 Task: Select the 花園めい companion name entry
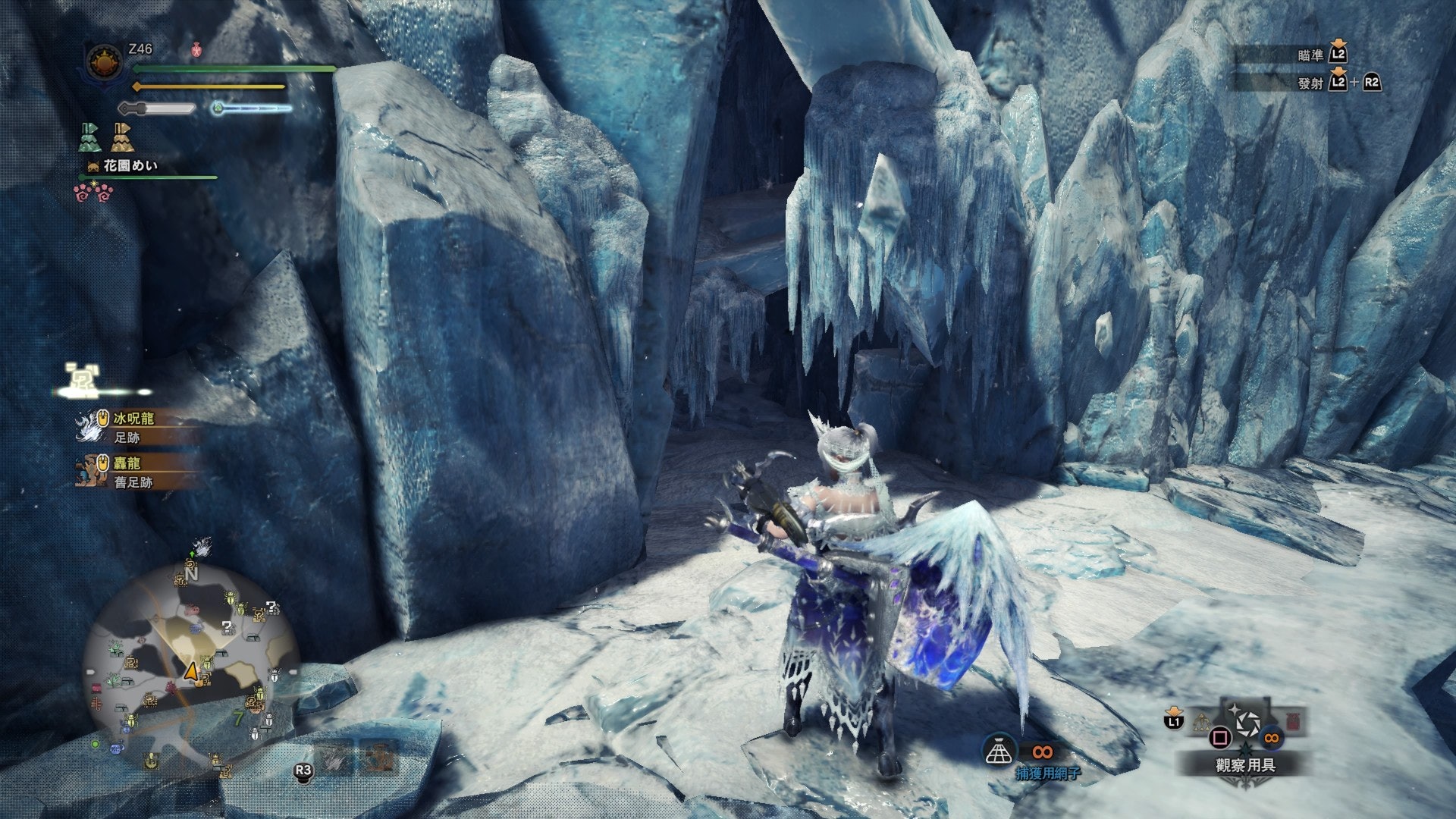tap(130, 165)
